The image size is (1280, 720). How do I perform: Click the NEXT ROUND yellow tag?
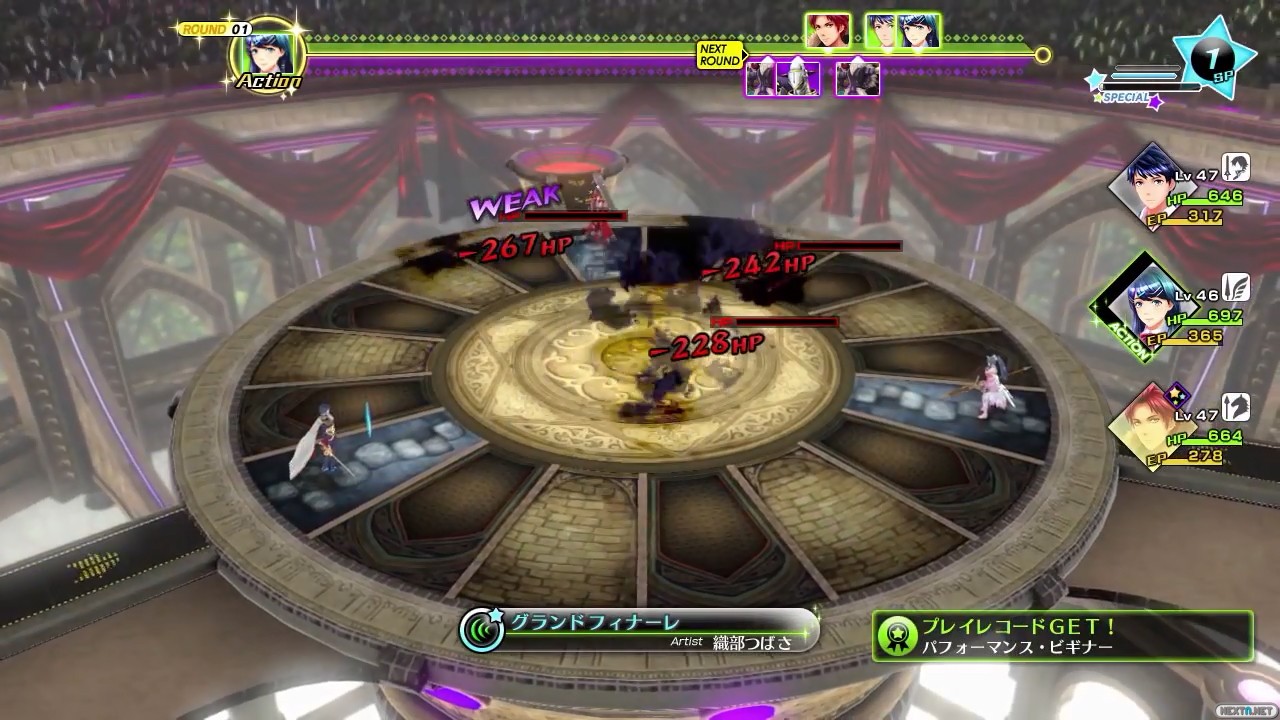(720, 54)
